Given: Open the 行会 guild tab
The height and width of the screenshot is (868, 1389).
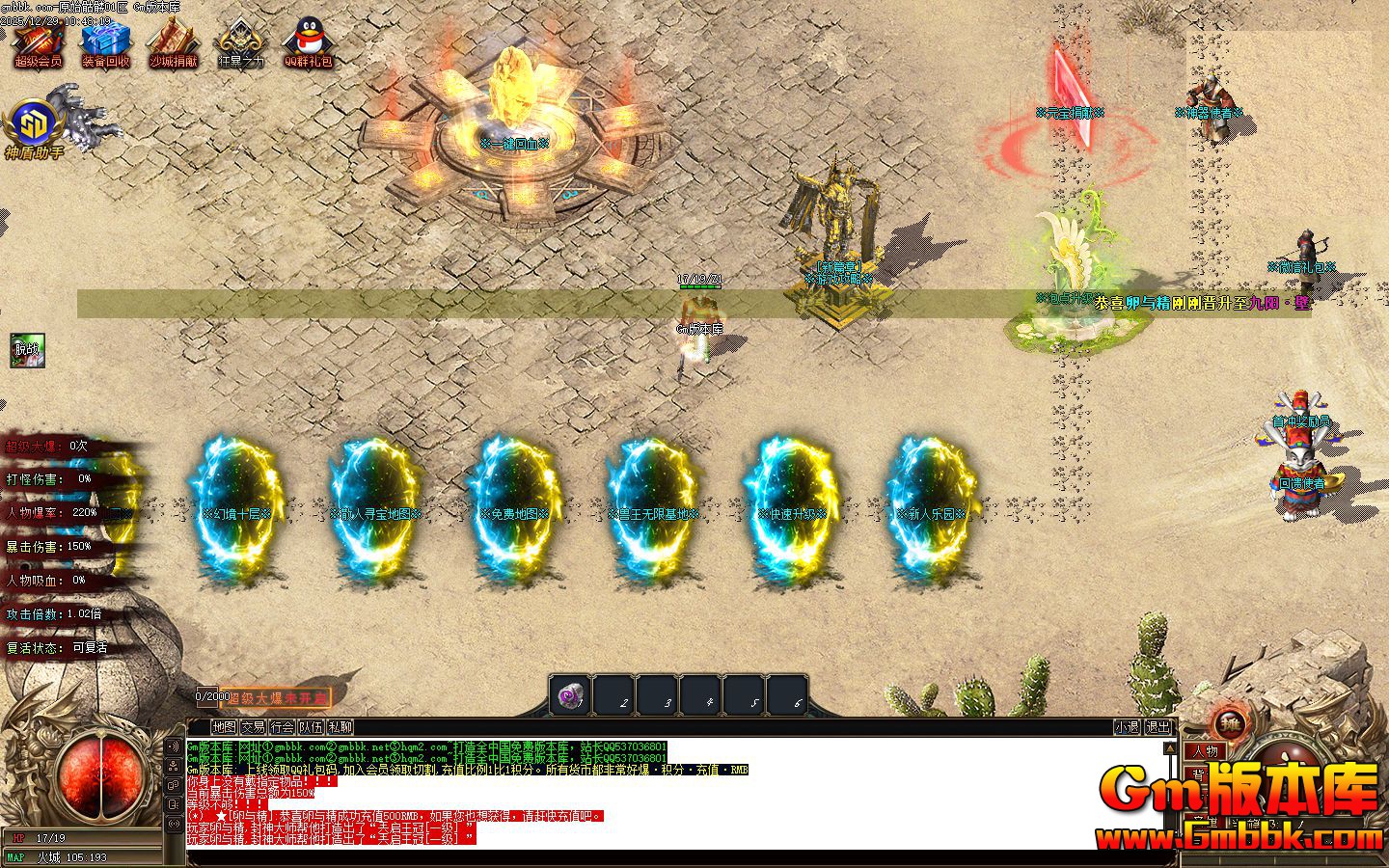Looking at the screenshot, I should pos(282,727).
